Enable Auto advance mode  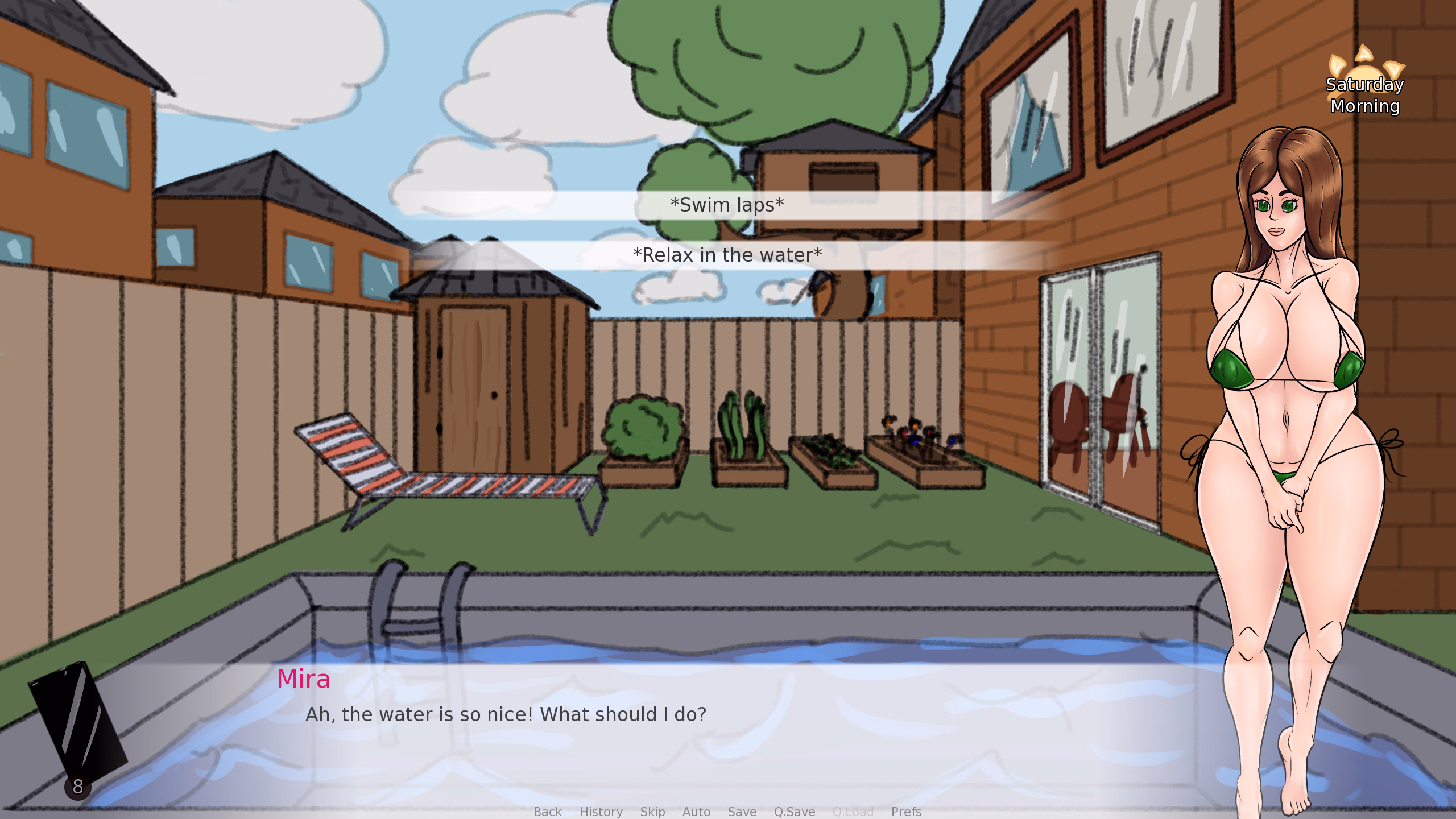(697, 812)
